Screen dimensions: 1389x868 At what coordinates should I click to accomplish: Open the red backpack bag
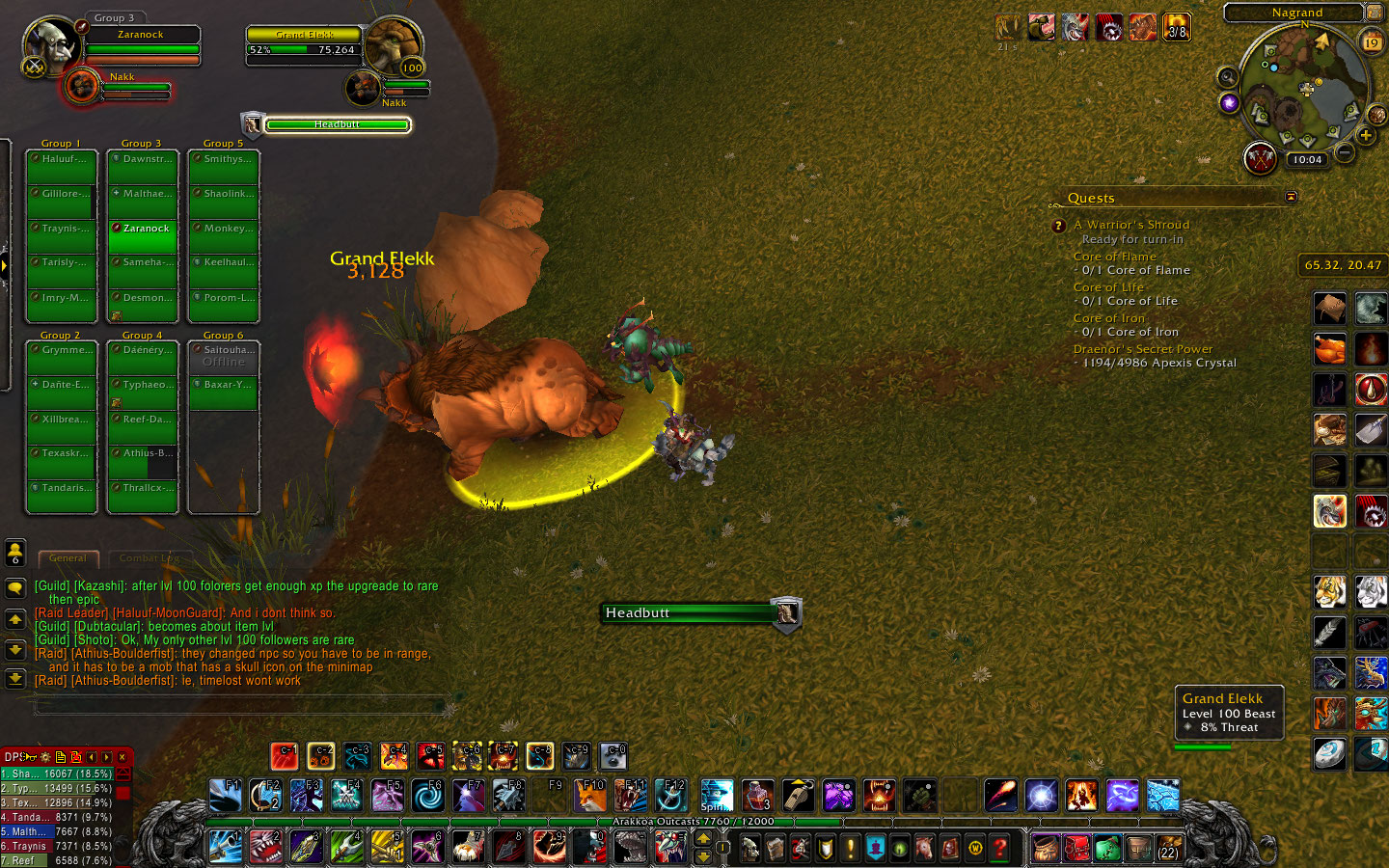tap(1076, 848)
